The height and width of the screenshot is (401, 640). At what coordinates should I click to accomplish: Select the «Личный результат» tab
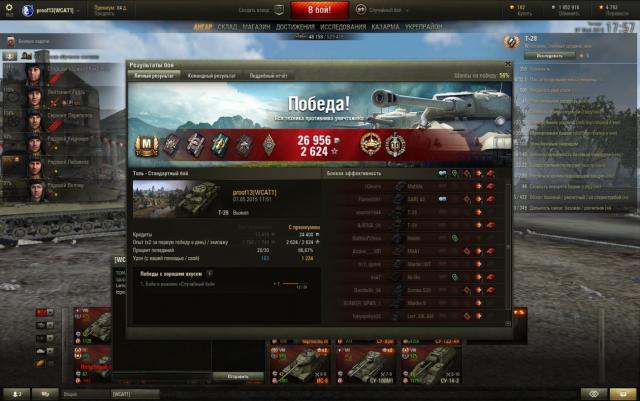coord(154,75)
